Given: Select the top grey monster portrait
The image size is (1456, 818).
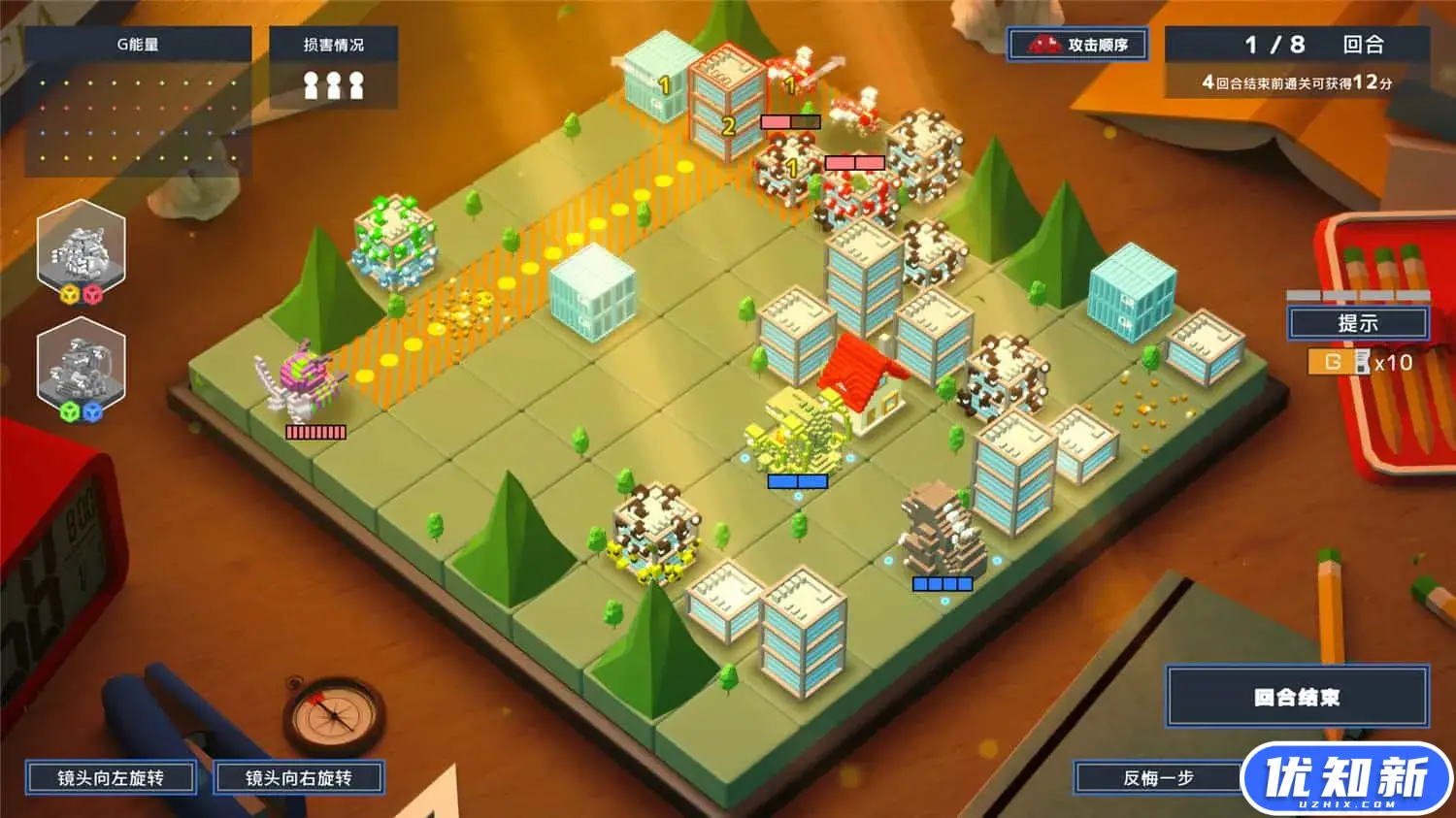Looking at the screenshot, I should pos(82,248).
